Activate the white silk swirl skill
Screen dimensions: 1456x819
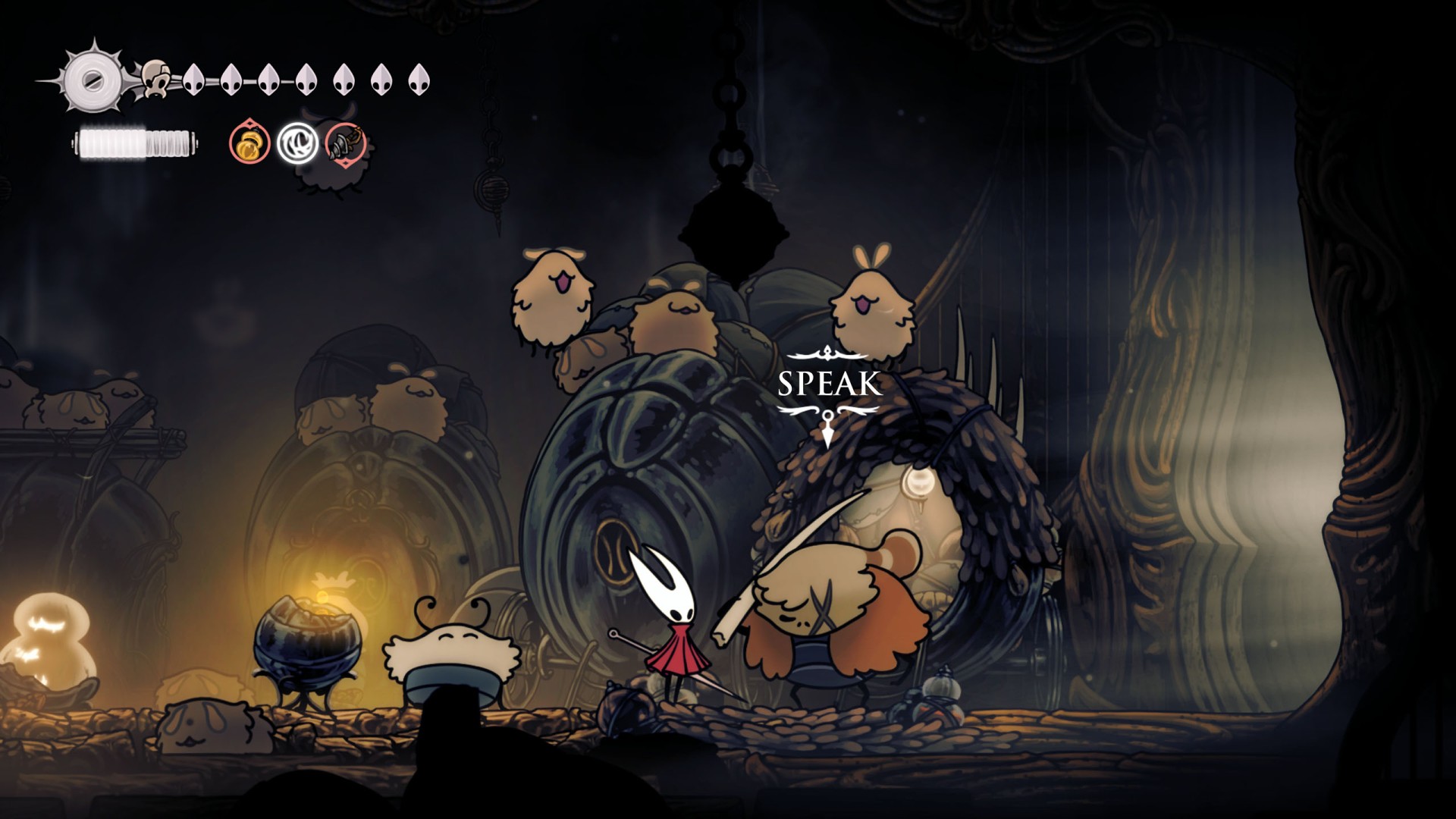click(x=297, y=143)
